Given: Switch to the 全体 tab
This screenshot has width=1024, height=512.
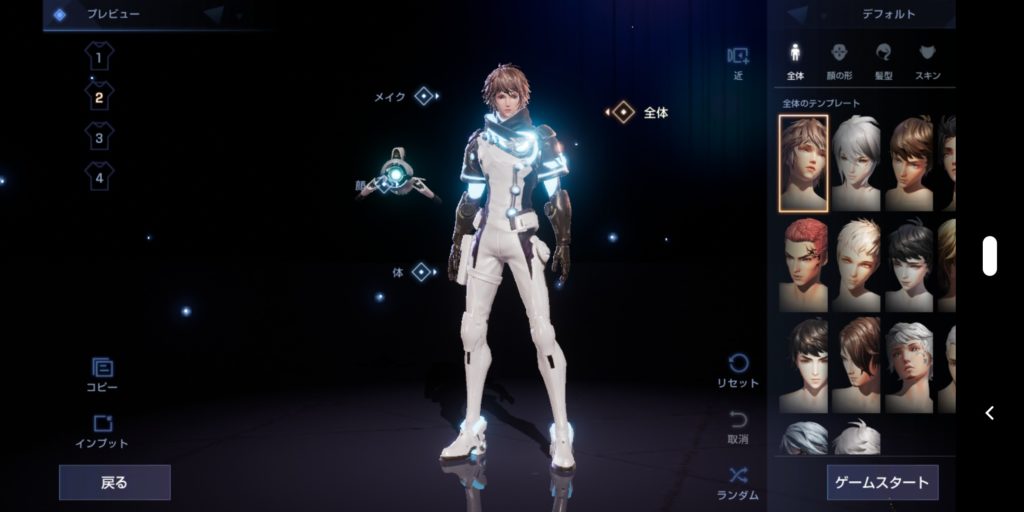Looking at the screenshot, I should (796, 60).
